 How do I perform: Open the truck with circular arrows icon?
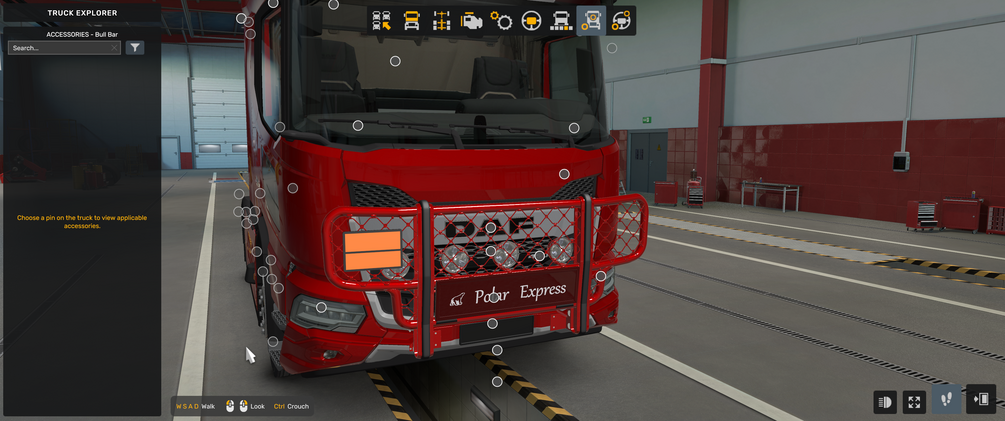pos(621,20)
